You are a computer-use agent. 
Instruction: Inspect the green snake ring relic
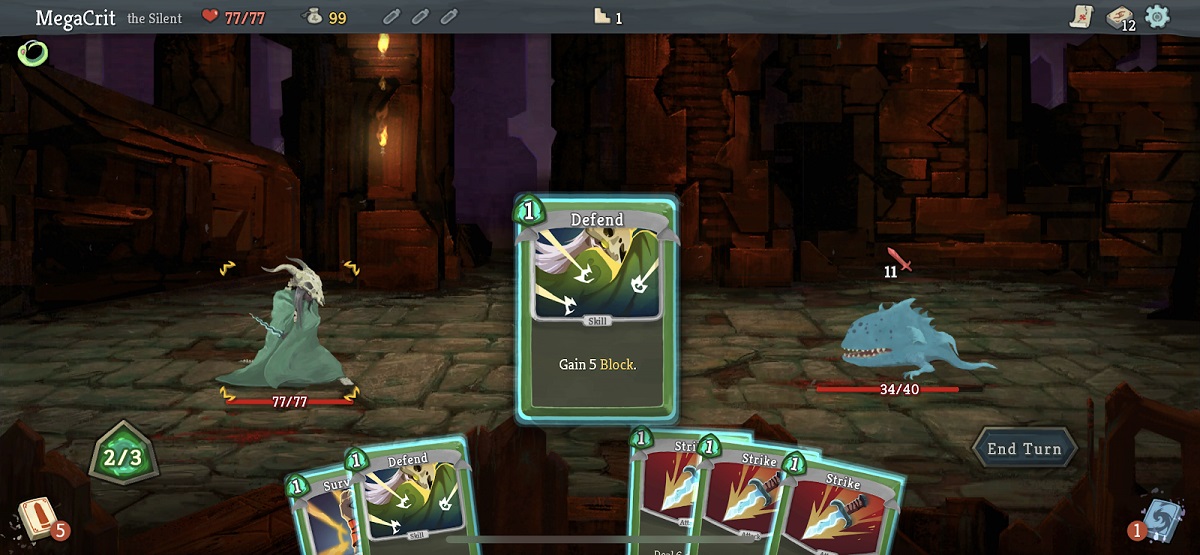(32, 53)
